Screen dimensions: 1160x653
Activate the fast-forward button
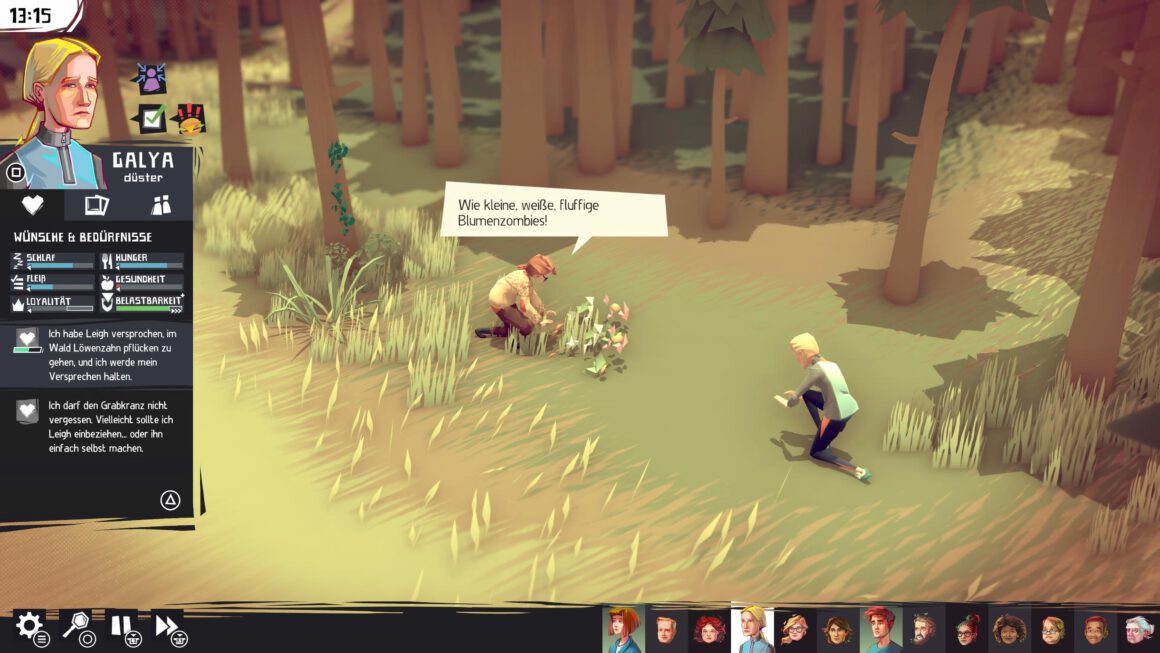168,627
